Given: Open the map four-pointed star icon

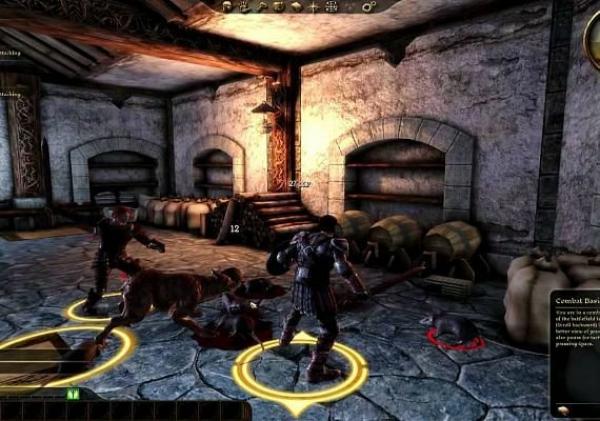Looking at the screenshot, I should pyautogui.click(x=313, y=6).
